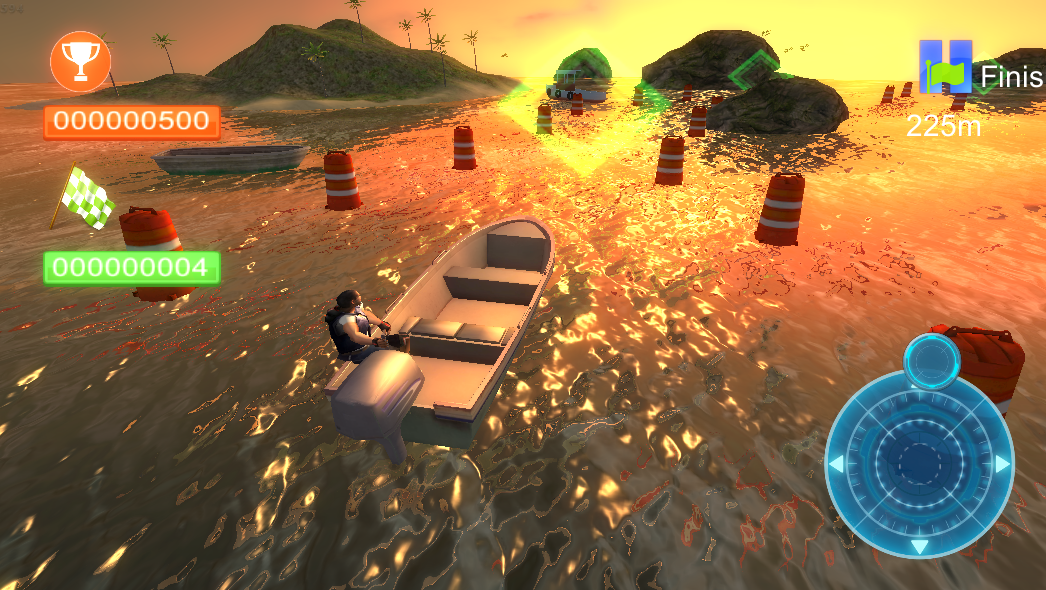Tap the joystick's down arrow

(919, 546)
